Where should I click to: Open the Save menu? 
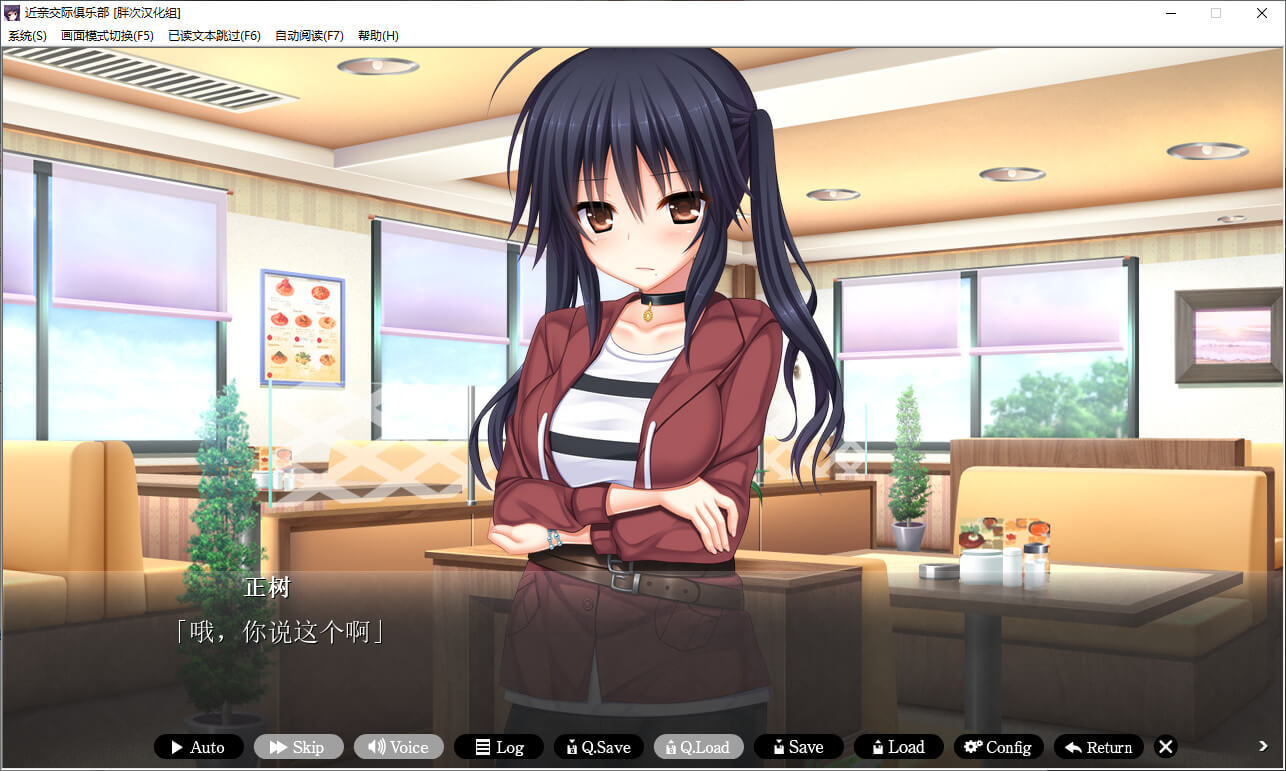[798, 747]
